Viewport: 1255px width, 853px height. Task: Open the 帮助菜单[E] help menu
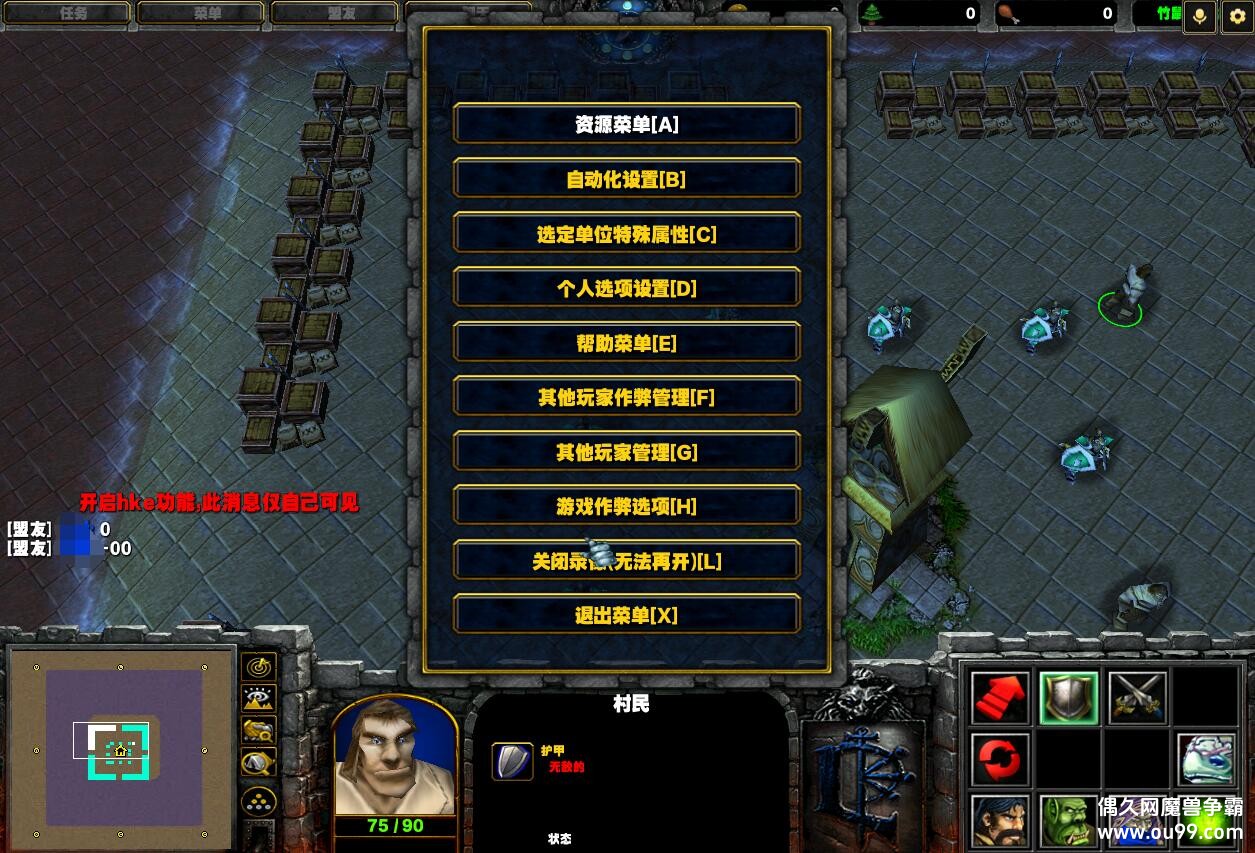pyautogui.click(x=627, y=343)
